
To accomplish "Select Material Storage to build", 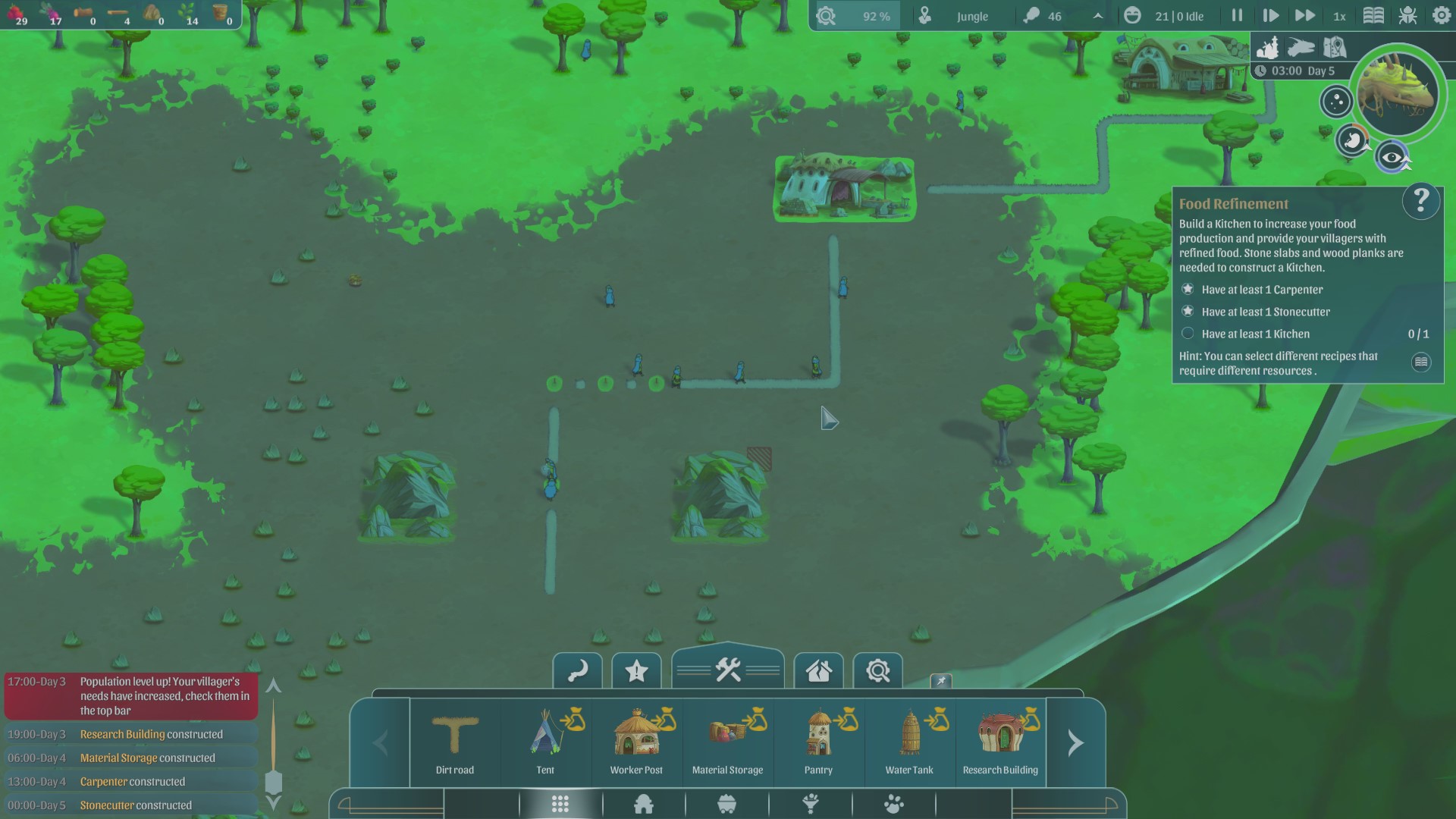I will coord(728,742).
